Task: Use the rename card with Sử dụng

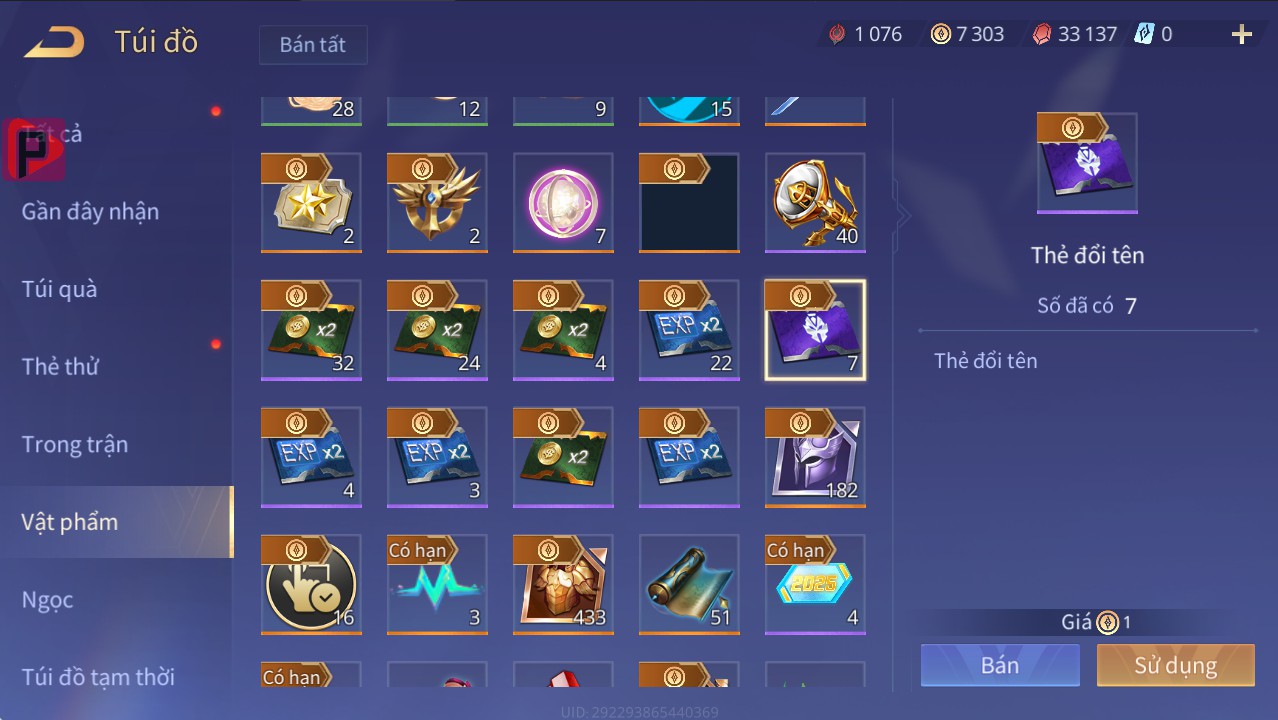Action: [1175, 665]
